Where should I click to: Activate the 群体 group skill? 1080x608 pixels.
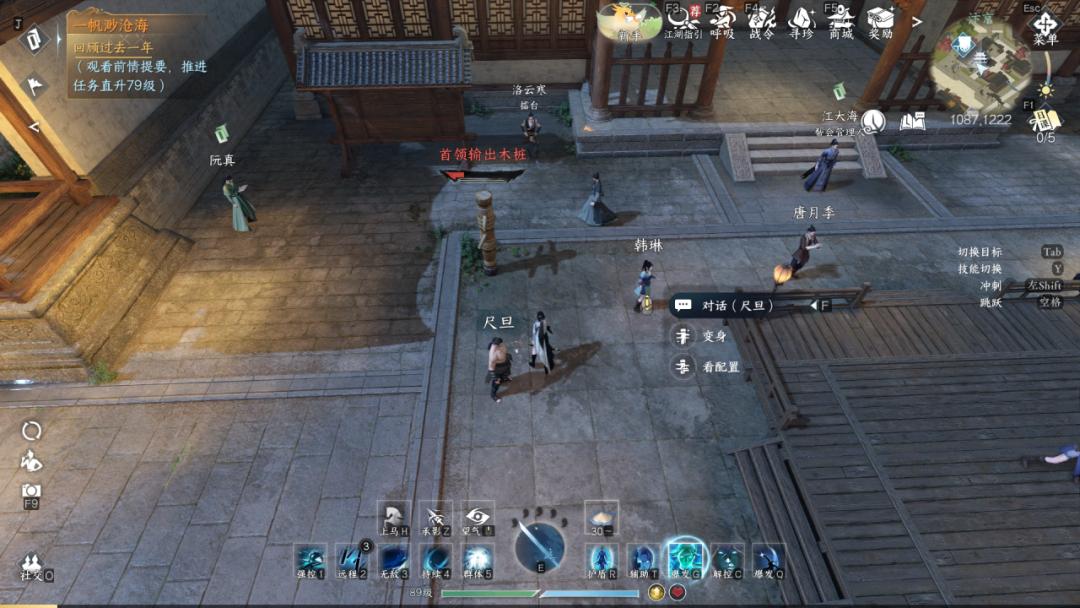pos(477,560)
